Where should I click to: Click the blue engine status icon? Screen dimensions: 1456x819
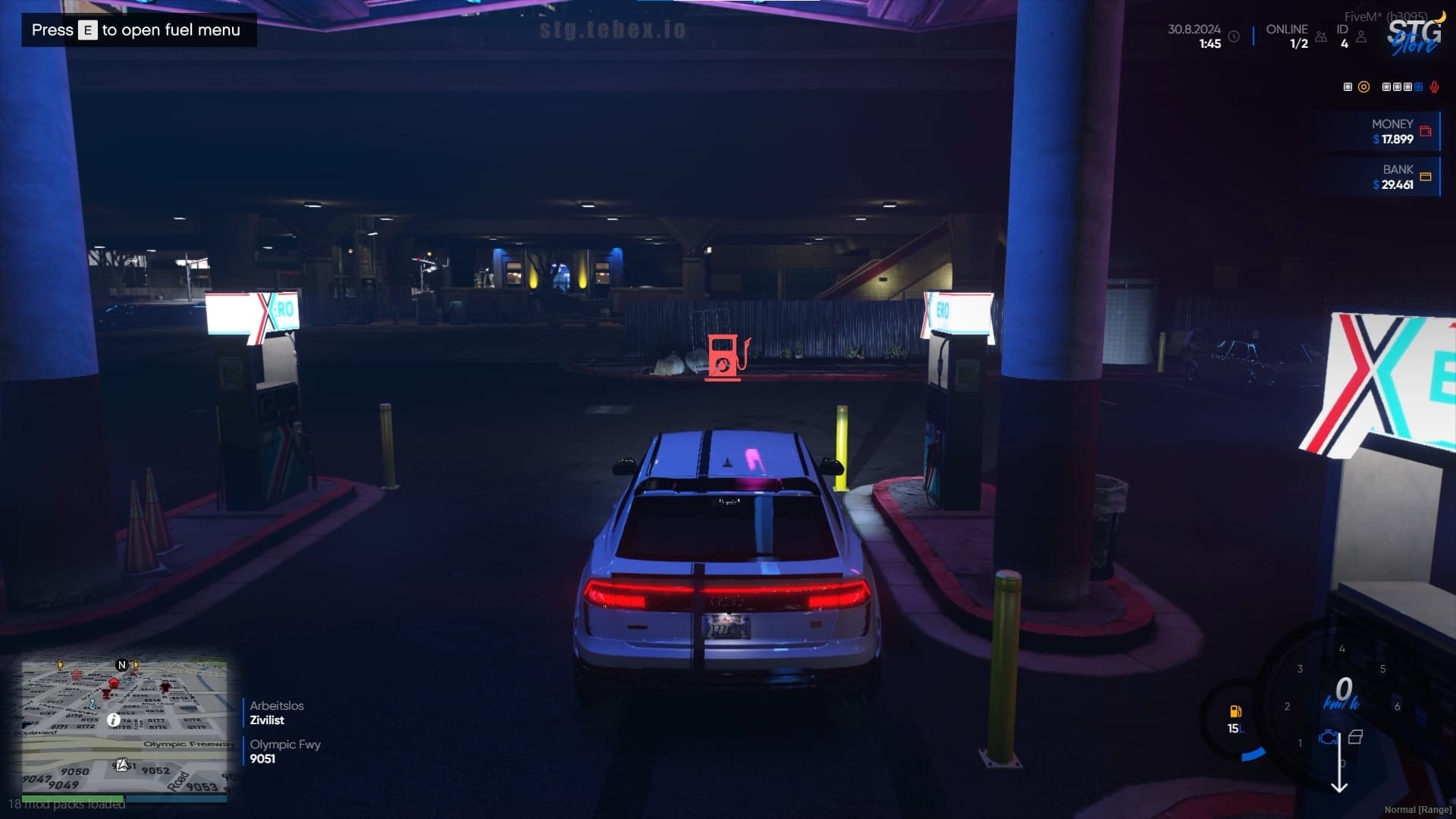tap(1328, 737)
